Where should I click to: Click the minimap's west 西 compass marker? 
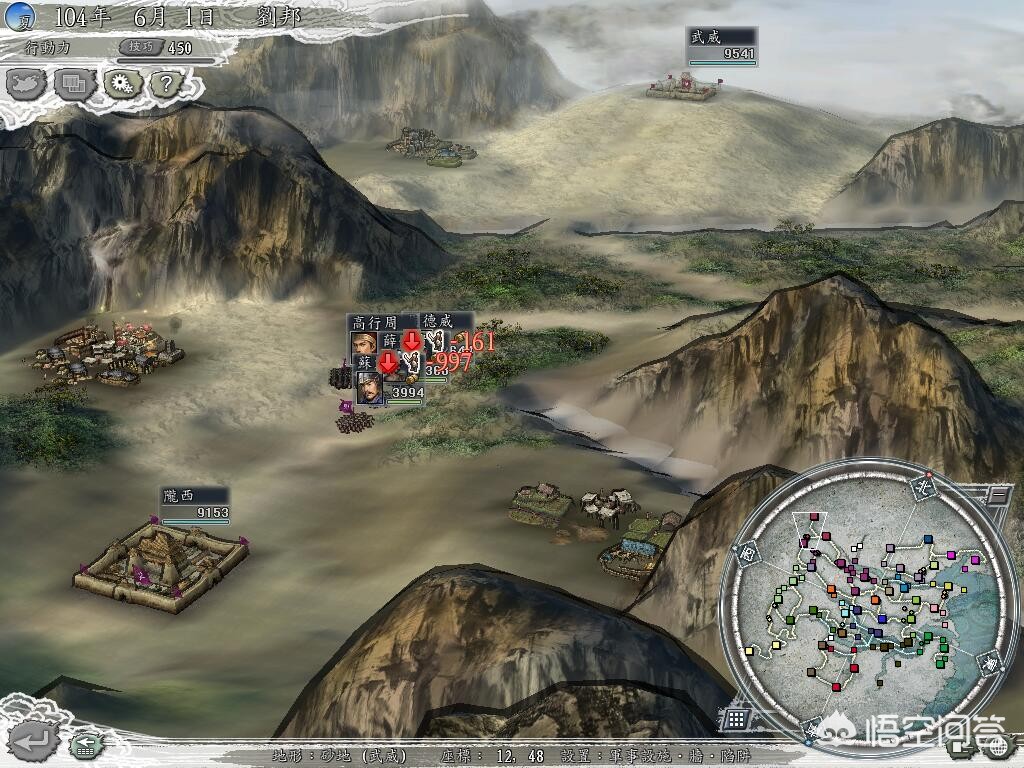point(747,551)
